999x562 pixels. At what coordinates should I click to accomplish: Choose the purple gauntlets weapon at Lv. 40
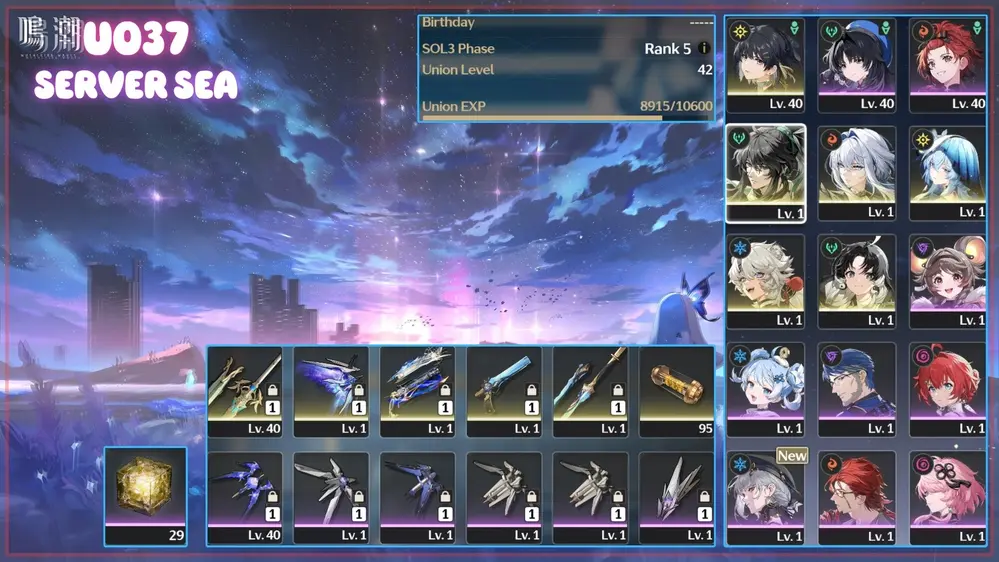(244, 496)
